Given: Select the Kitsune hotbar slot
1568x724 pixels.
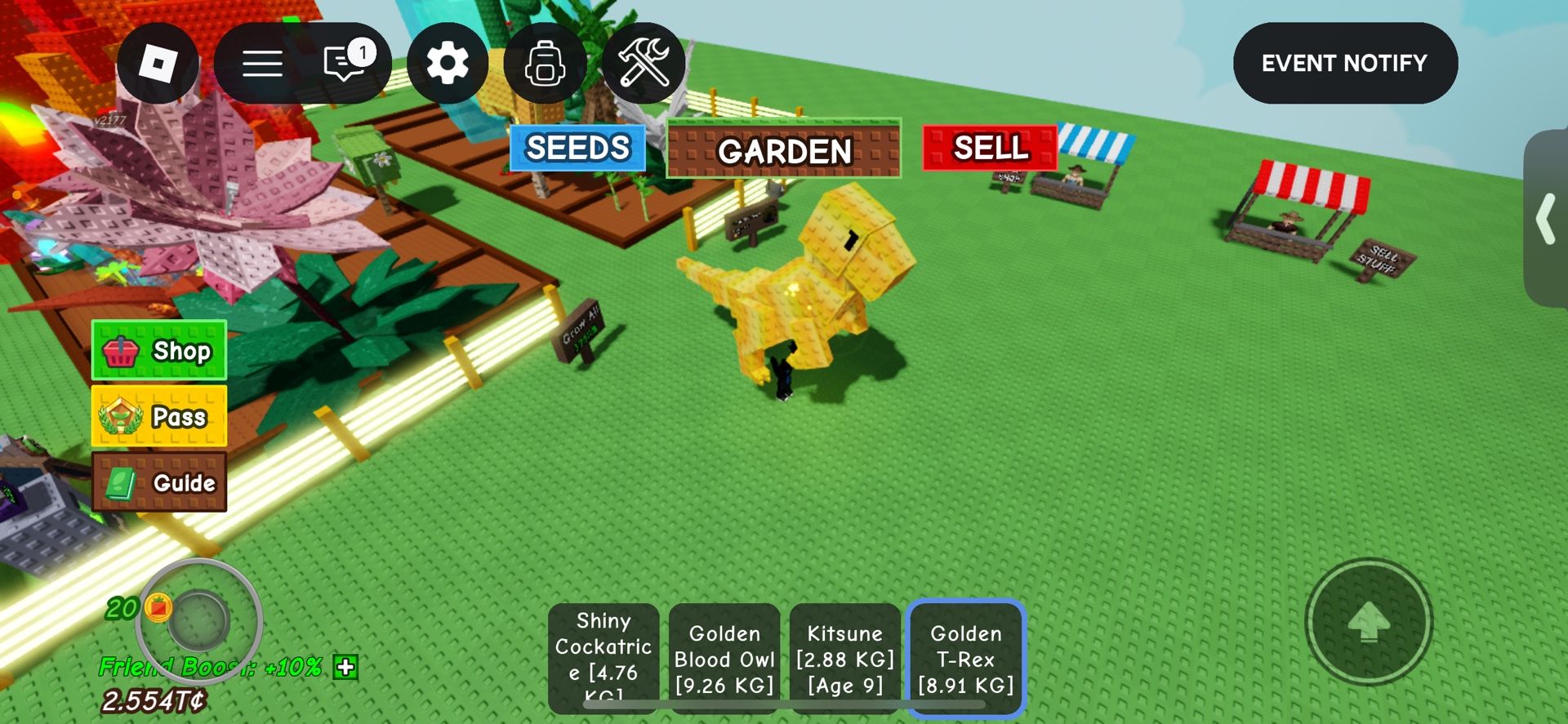Looking at the screenshot, I should tap(845, 658).
